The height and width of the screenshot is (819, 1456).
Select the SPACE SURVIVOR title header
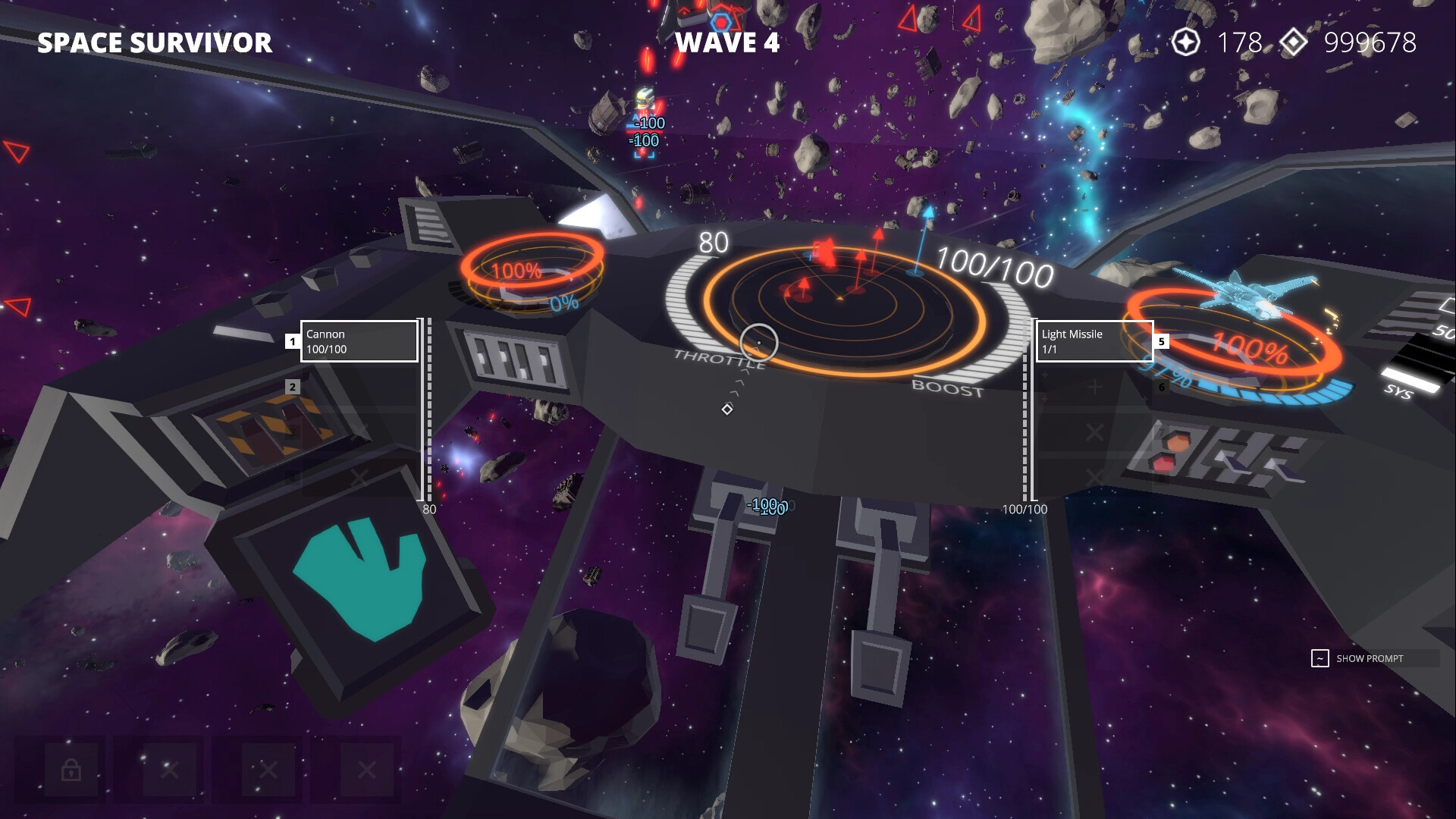point(155,43)
